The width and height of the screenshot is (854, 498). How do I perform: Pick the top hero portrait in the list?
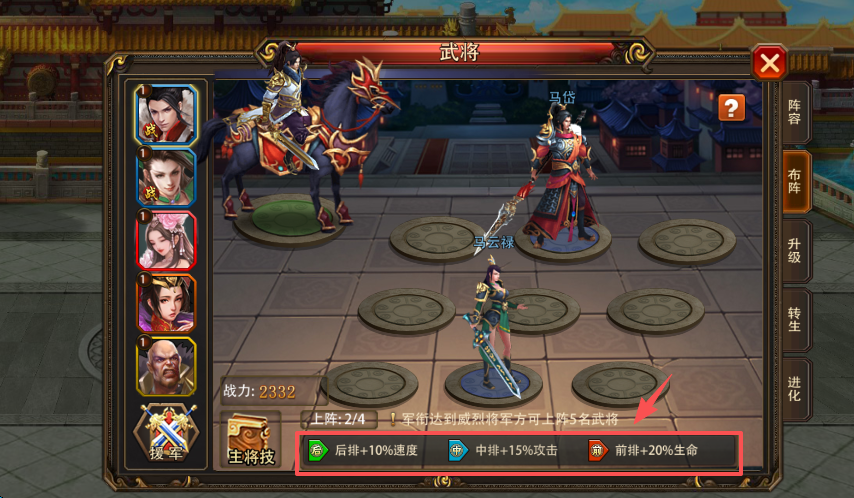165,115
